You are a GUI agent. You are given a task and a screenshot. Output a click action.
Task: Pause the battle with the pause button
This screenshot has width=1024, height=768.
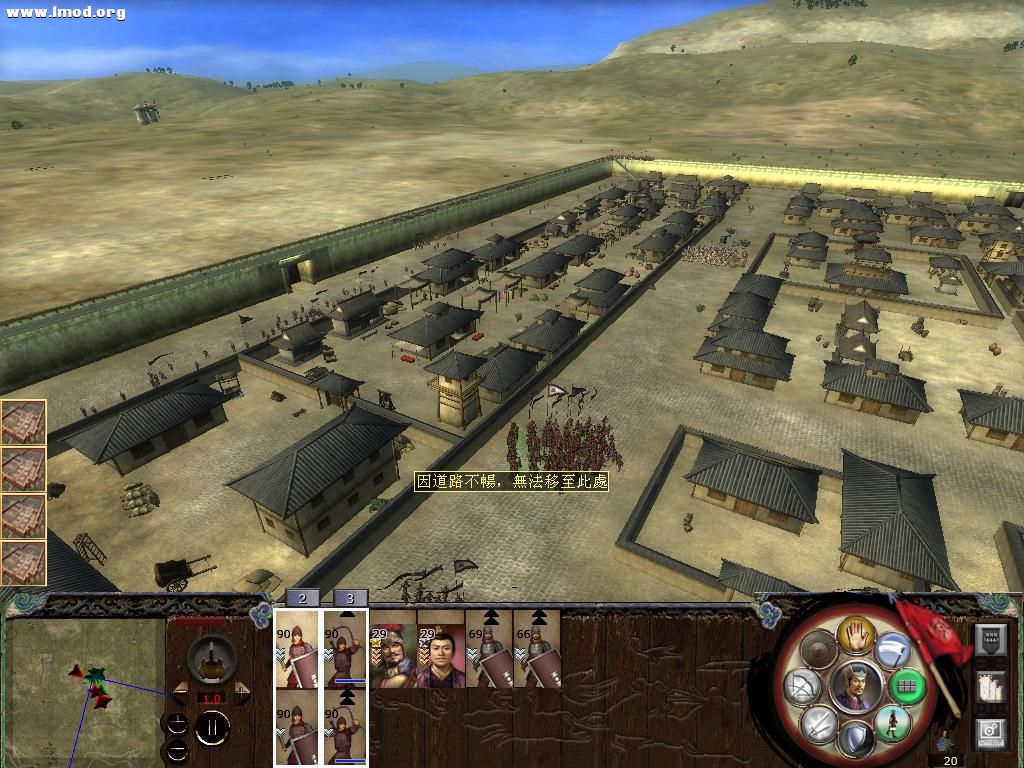pos(211,728)
